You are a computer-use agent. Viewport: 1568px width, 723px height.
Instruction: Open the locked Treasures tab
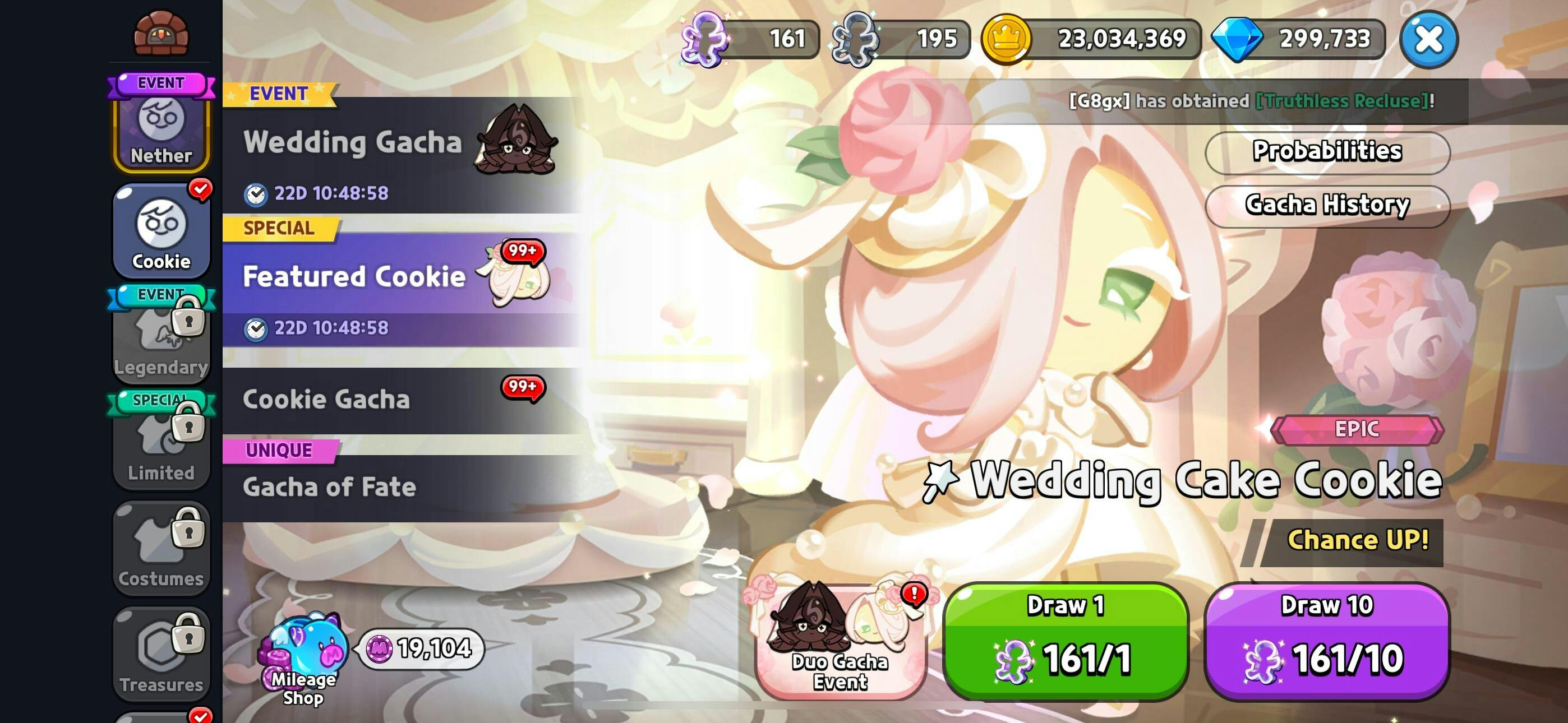pos(162,655)
